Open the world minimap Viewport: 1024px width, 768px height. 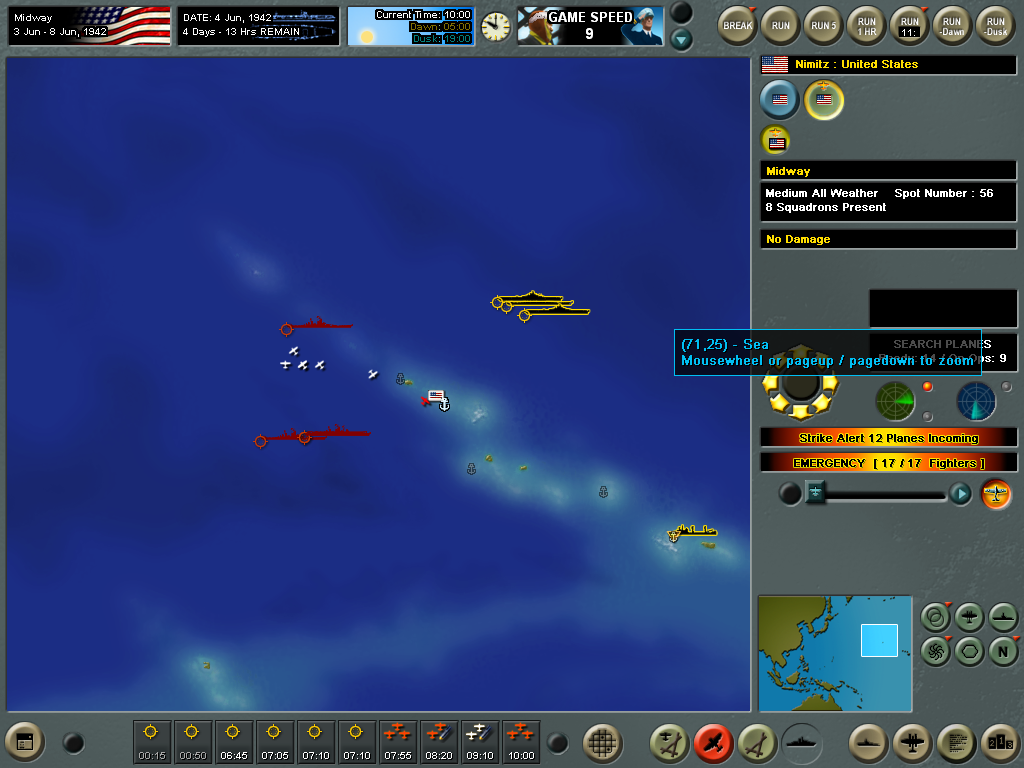coord(835,653)
